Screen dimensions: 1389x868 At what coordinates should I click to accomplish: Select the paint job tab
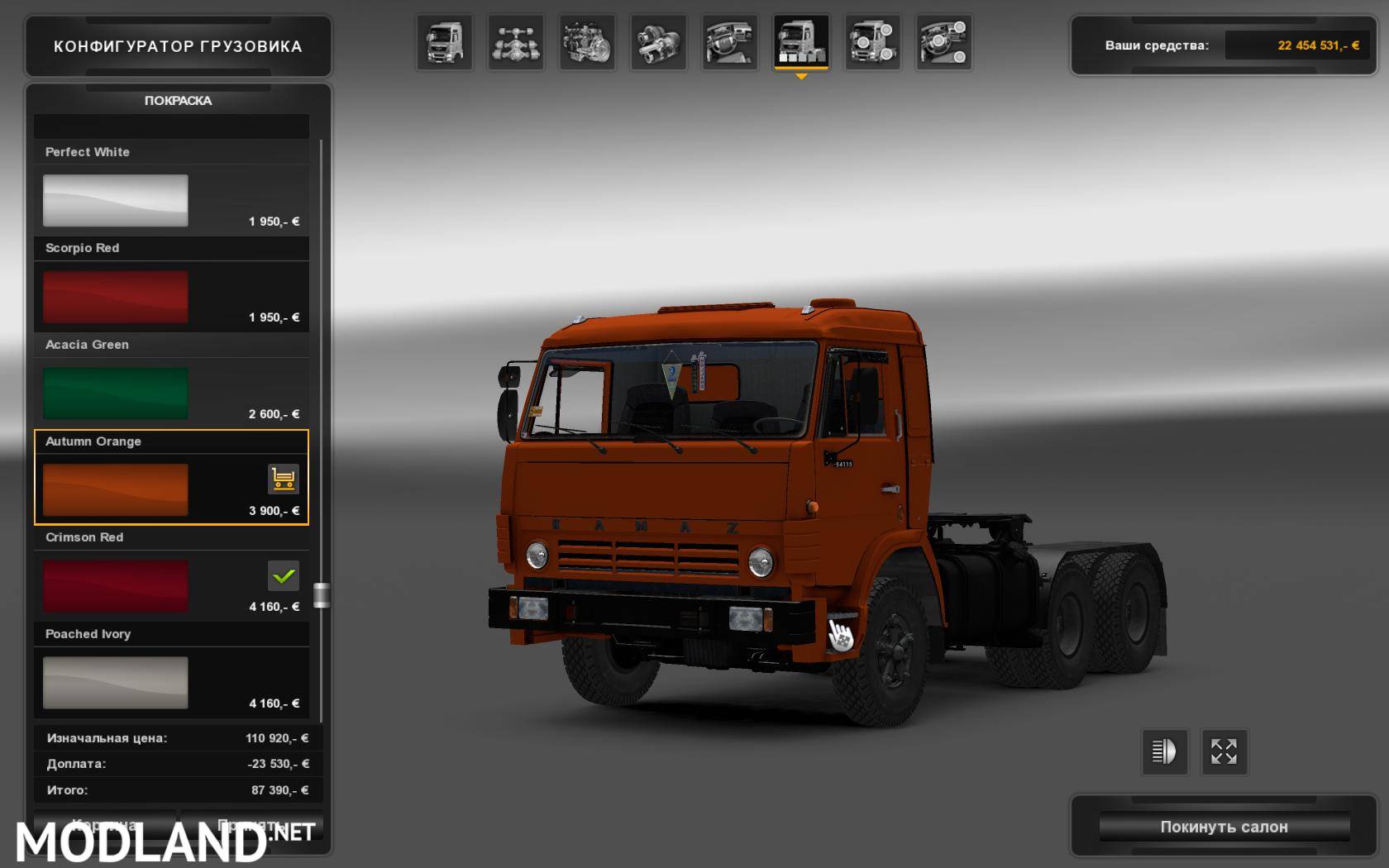tap(801, 42)
